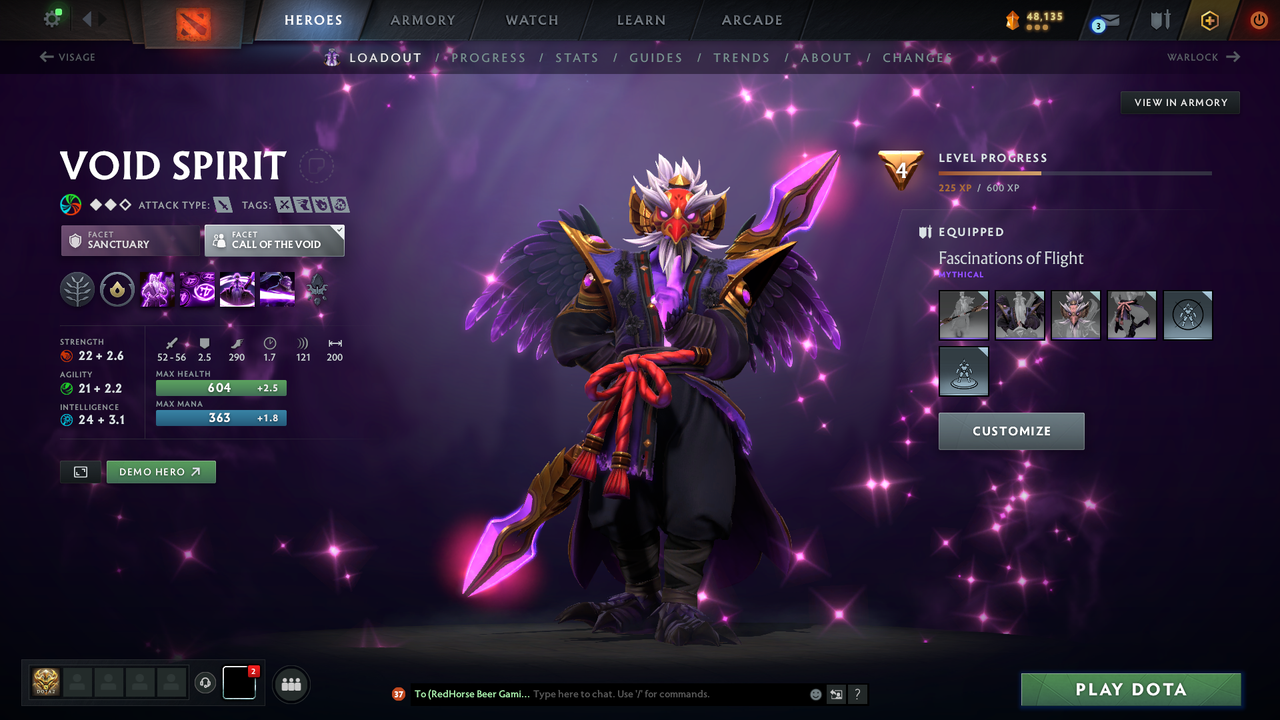Select the Astral Step ability icon

click(x=277, y=290)
